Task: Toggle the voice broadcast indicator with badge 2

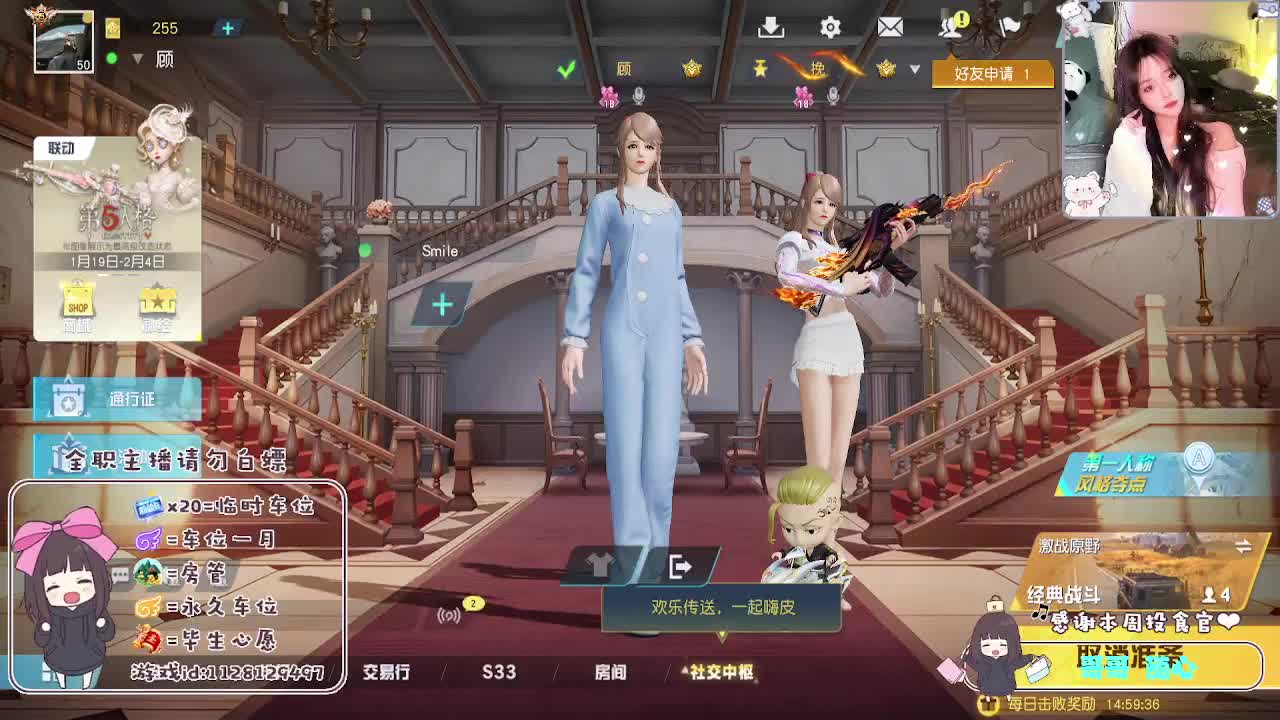Action: coord(450,611)
